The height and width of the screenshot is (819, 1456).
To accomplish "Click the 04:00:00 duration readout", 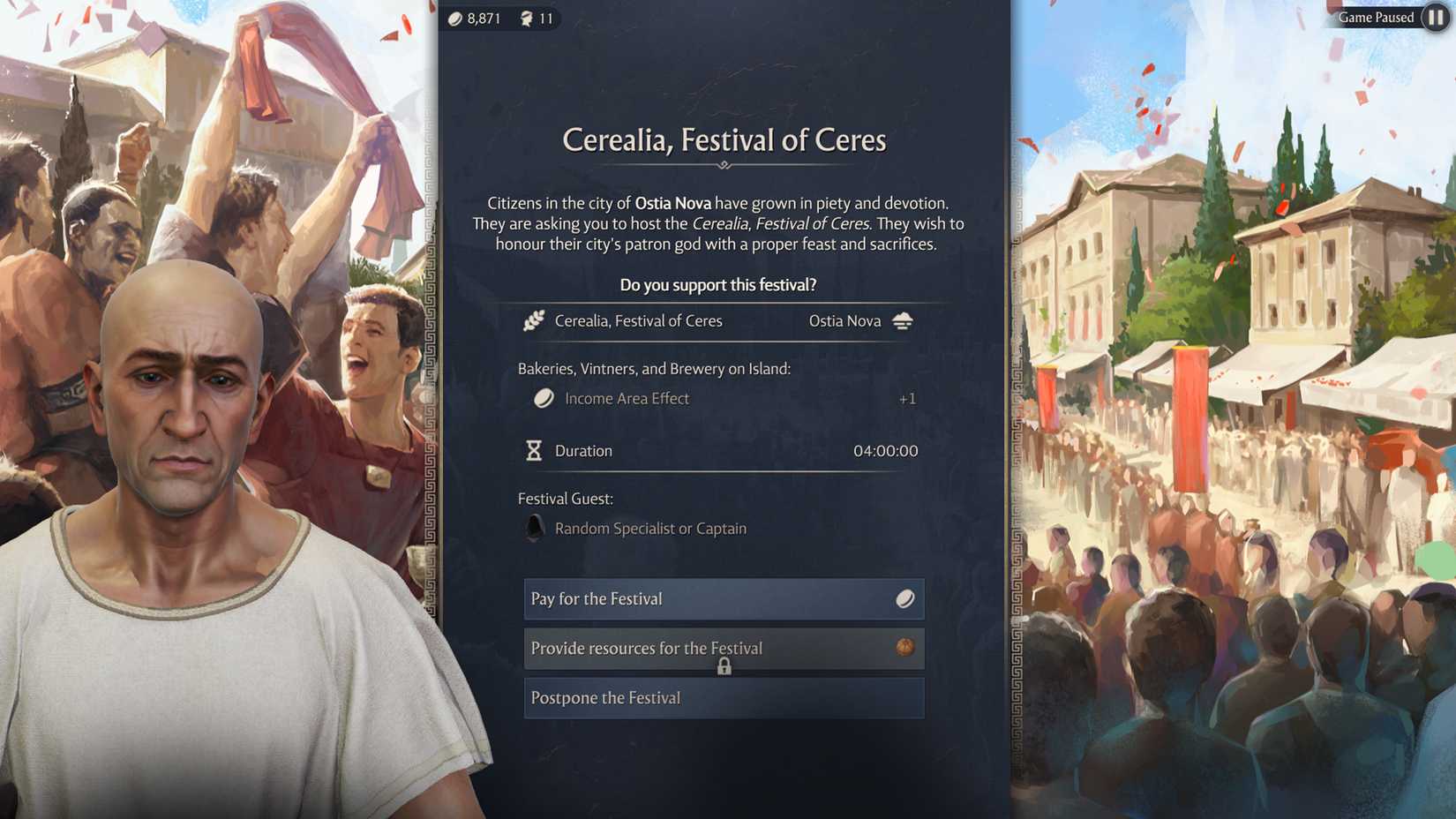I will (886, 450).
